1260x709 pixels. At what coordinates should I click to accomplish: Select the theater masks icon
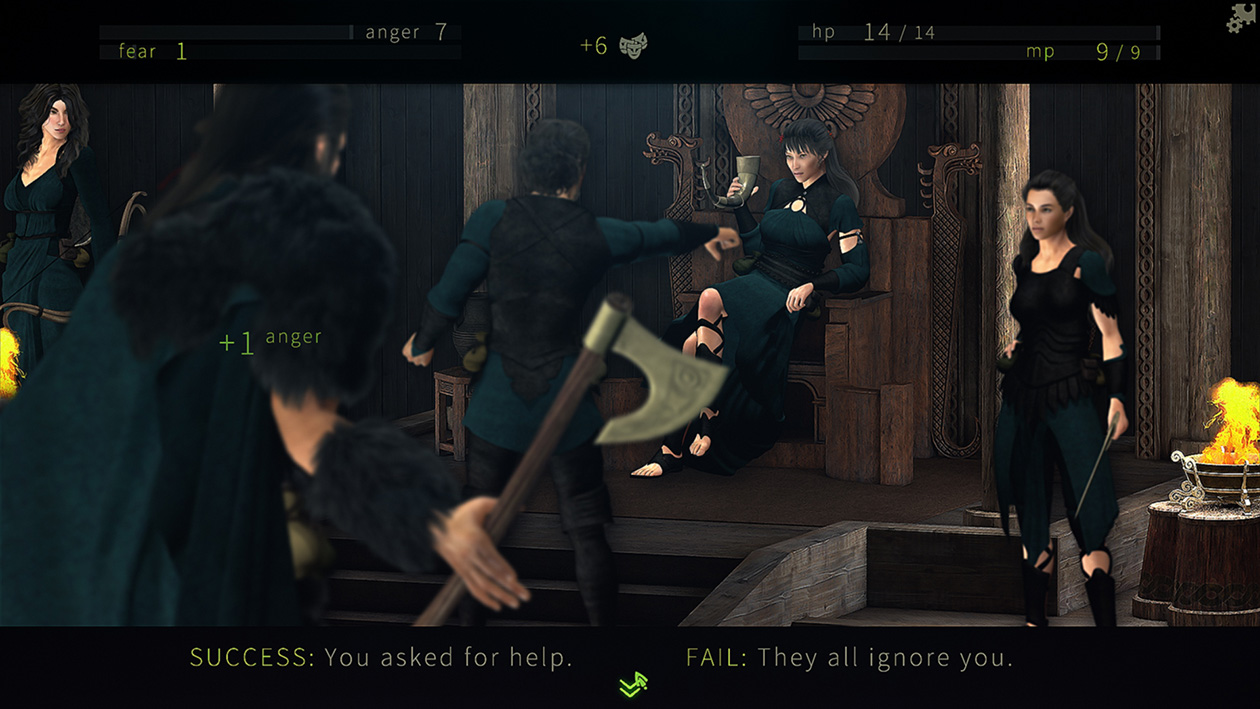pyautogui.click(x=633, y=45)
